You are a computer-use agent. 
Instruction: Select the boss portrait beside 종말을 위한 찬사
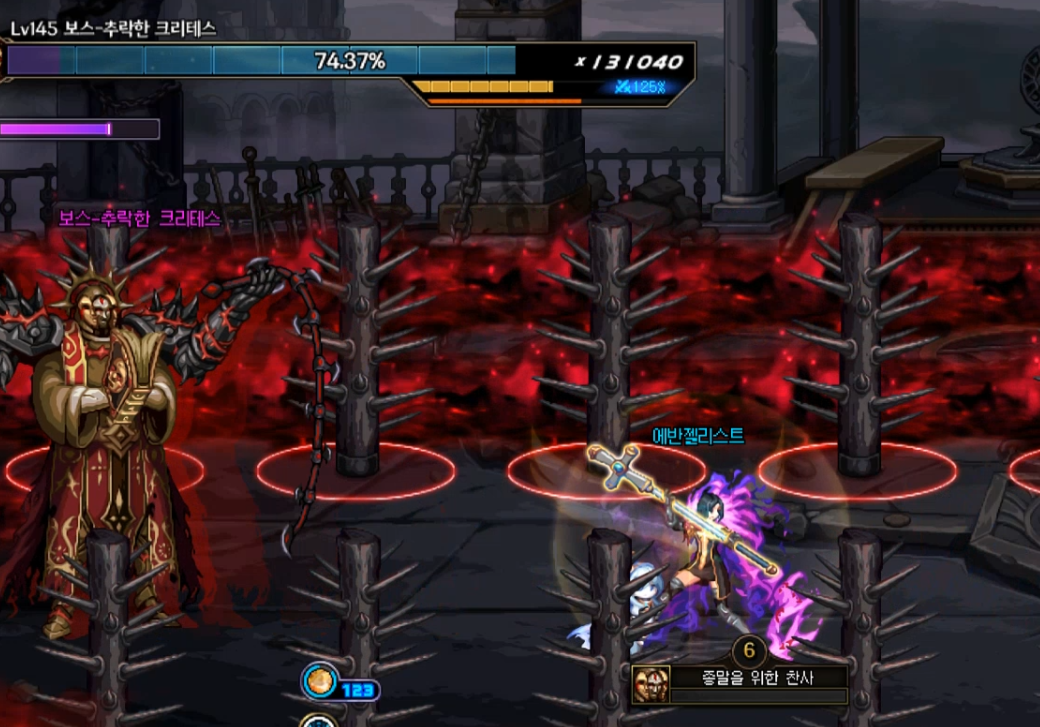pos(651,685)
